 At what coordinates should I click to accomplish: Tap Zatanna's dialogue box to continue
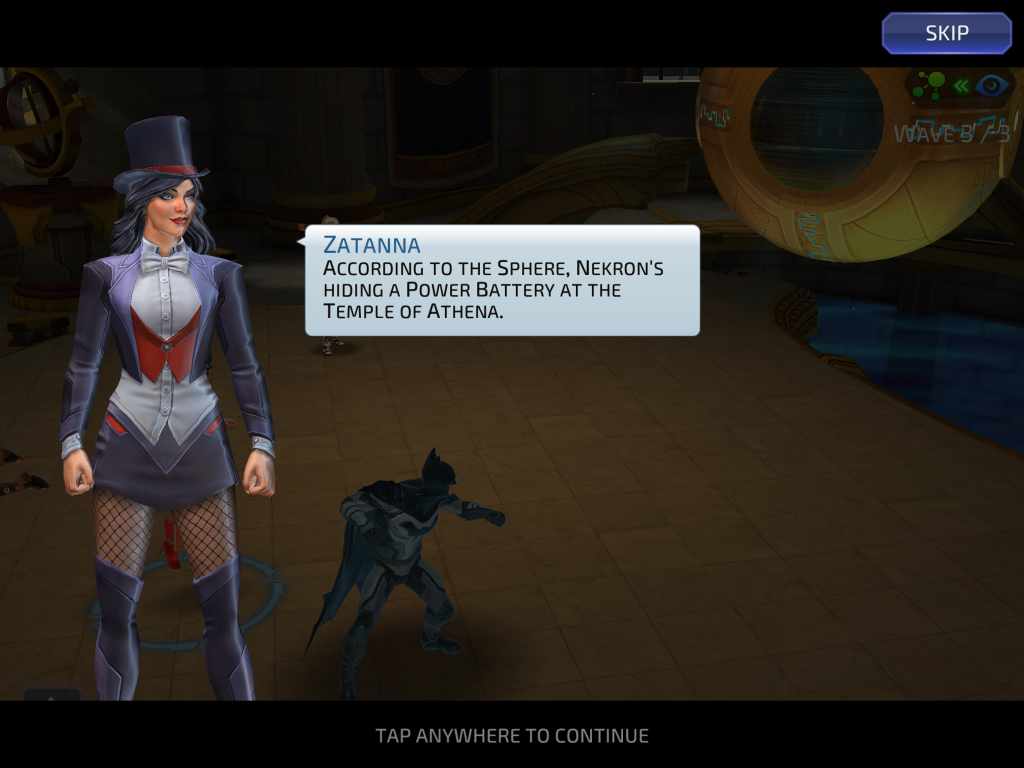(x=502, y=280)
